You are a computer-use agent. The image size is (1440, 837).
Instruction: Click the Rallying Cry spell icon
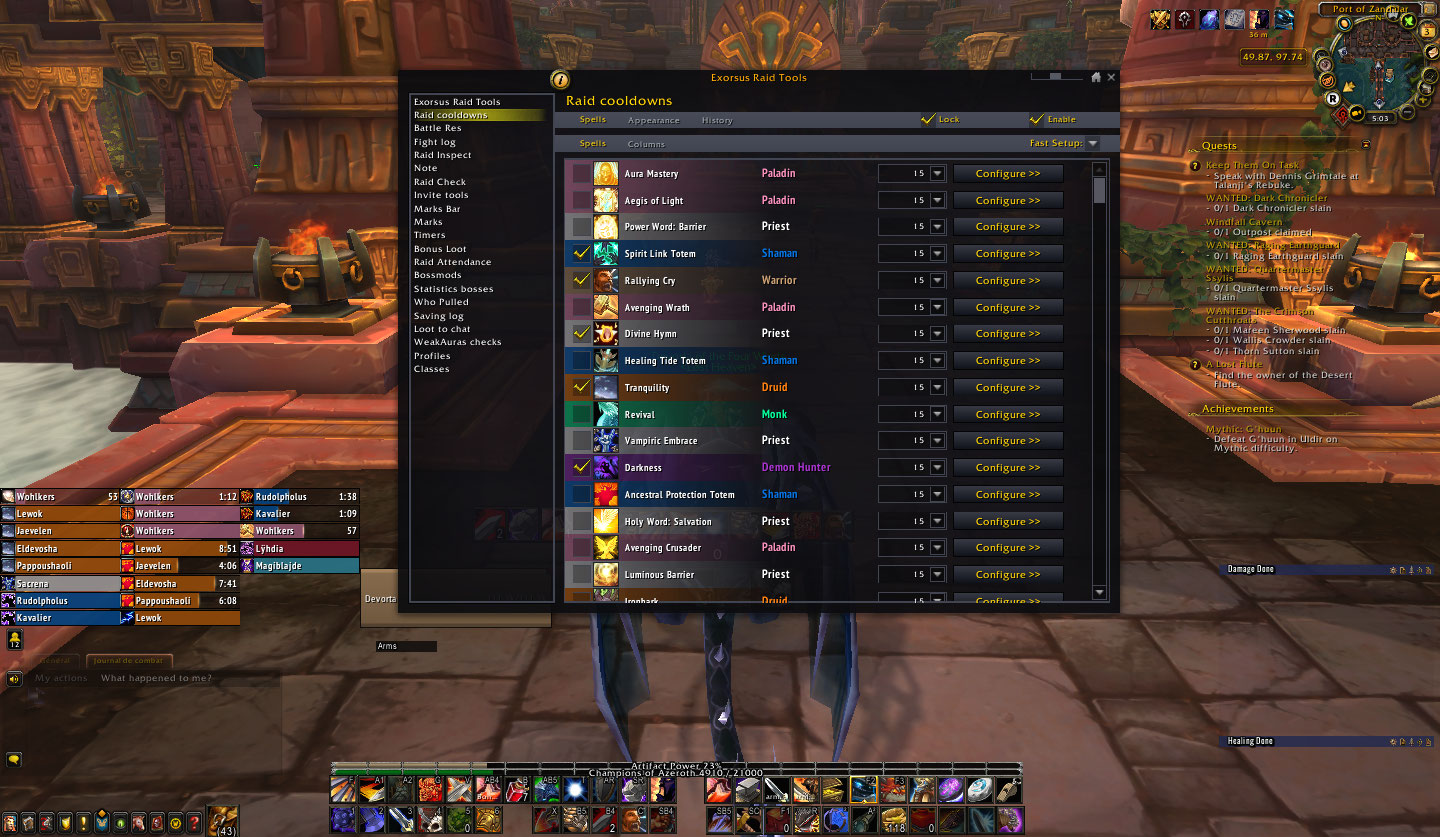pyautogui.click(x=605, y=280)
